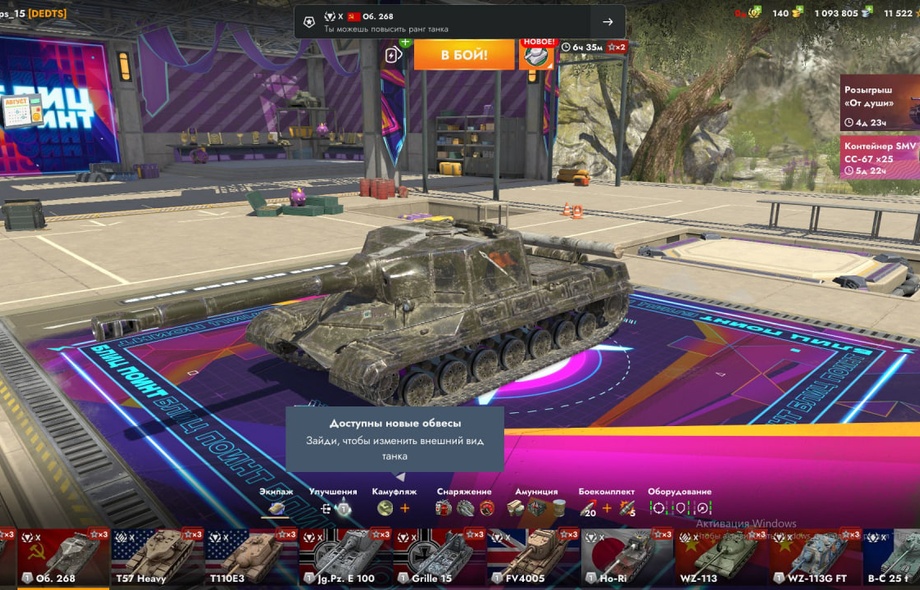Open the «Розыгрыш От души» event banner
This screenshot has height=590, width=920.
879,104
